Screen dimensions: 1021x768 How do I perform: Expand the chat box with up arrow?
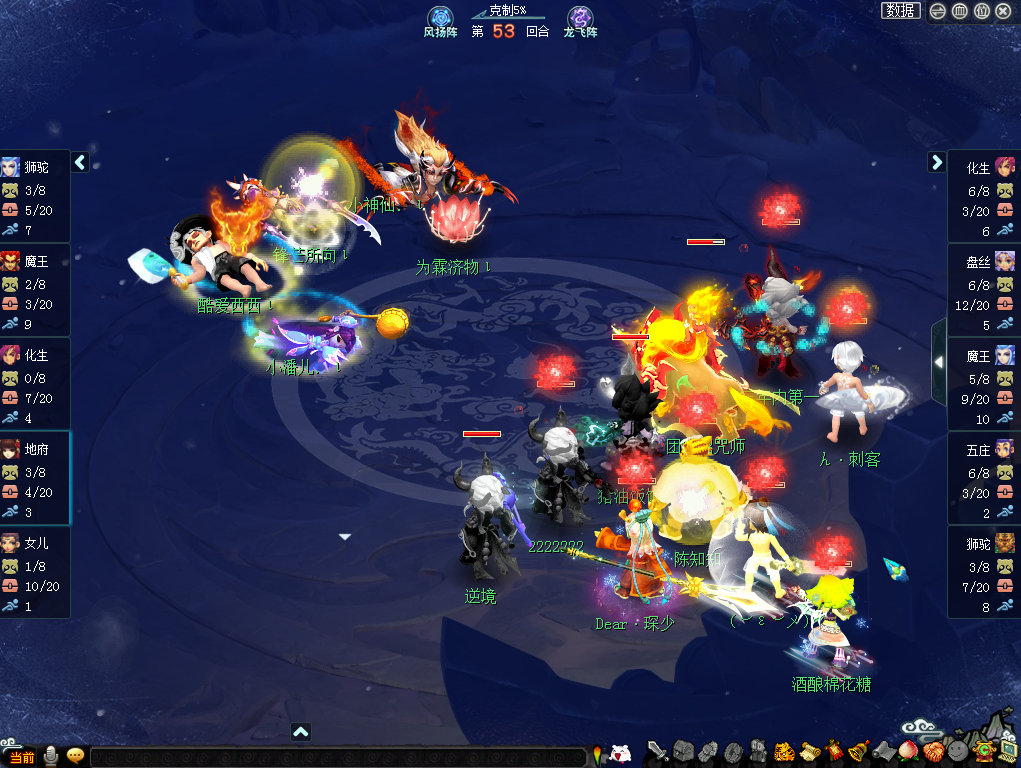(x=300, y=732)
